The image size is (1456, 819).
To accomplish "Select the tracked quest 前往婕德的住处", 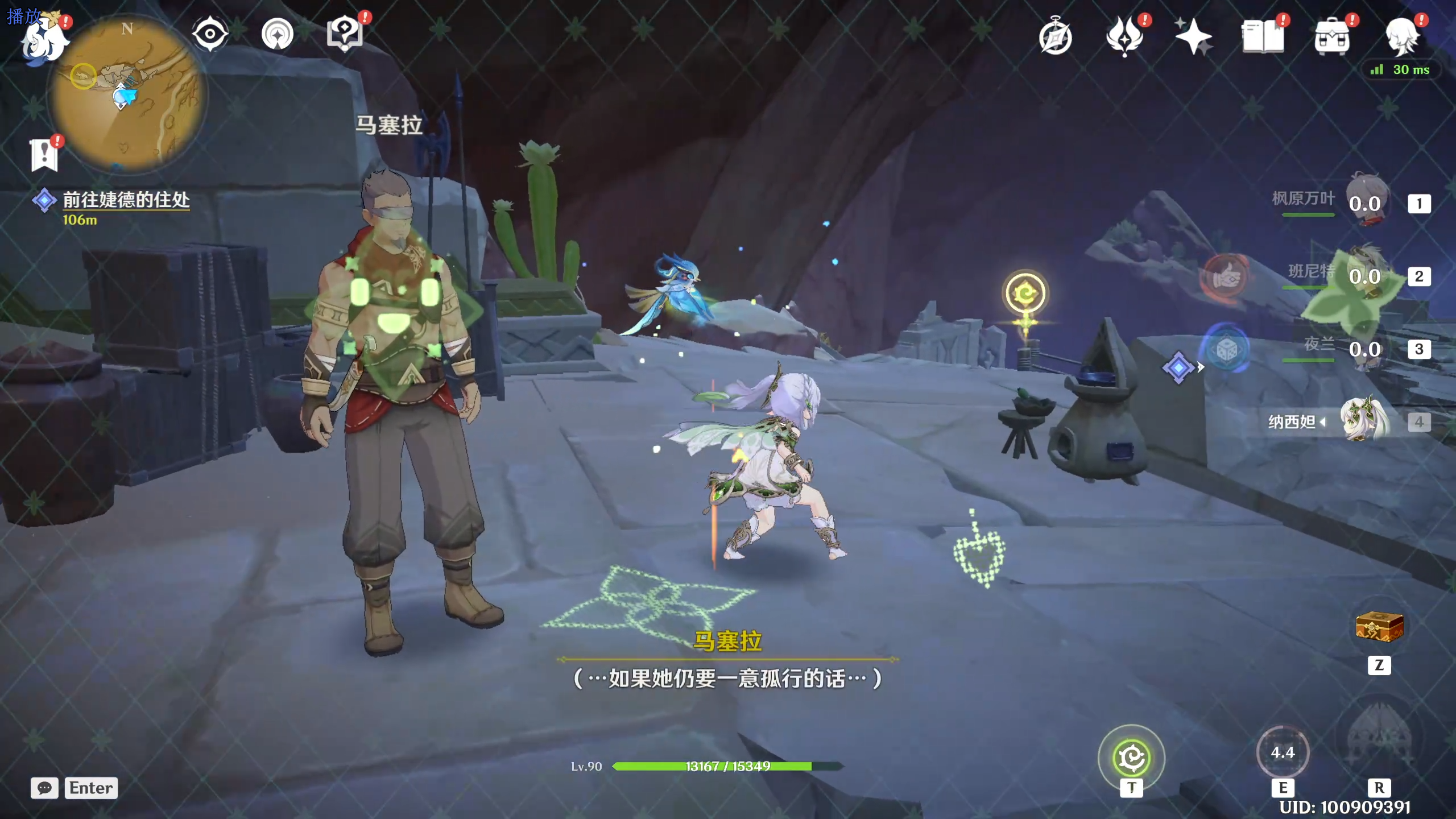I will 126,200.
